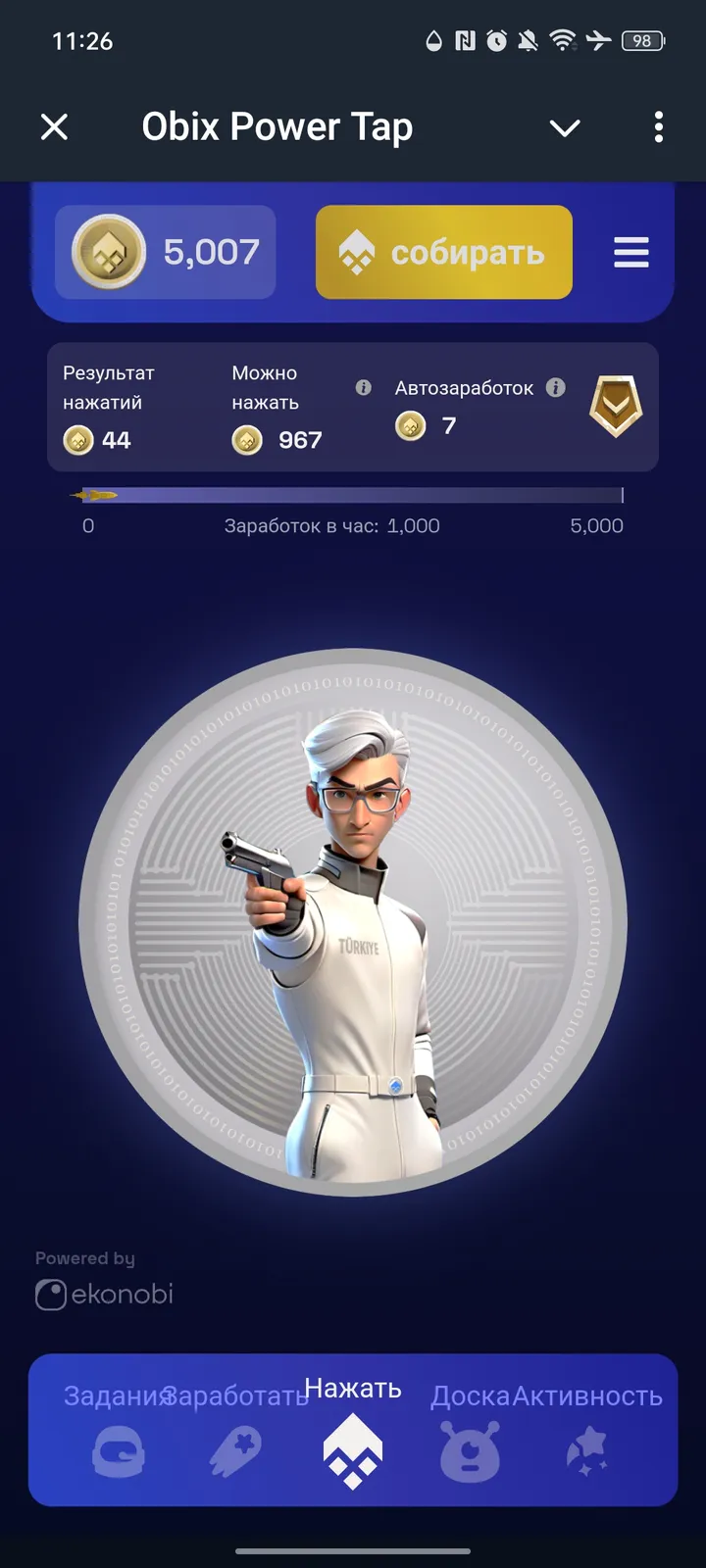This screenshot has height=1568, width=706.
Task: Show info about Автозаработок
Action: tap(556, 387)
